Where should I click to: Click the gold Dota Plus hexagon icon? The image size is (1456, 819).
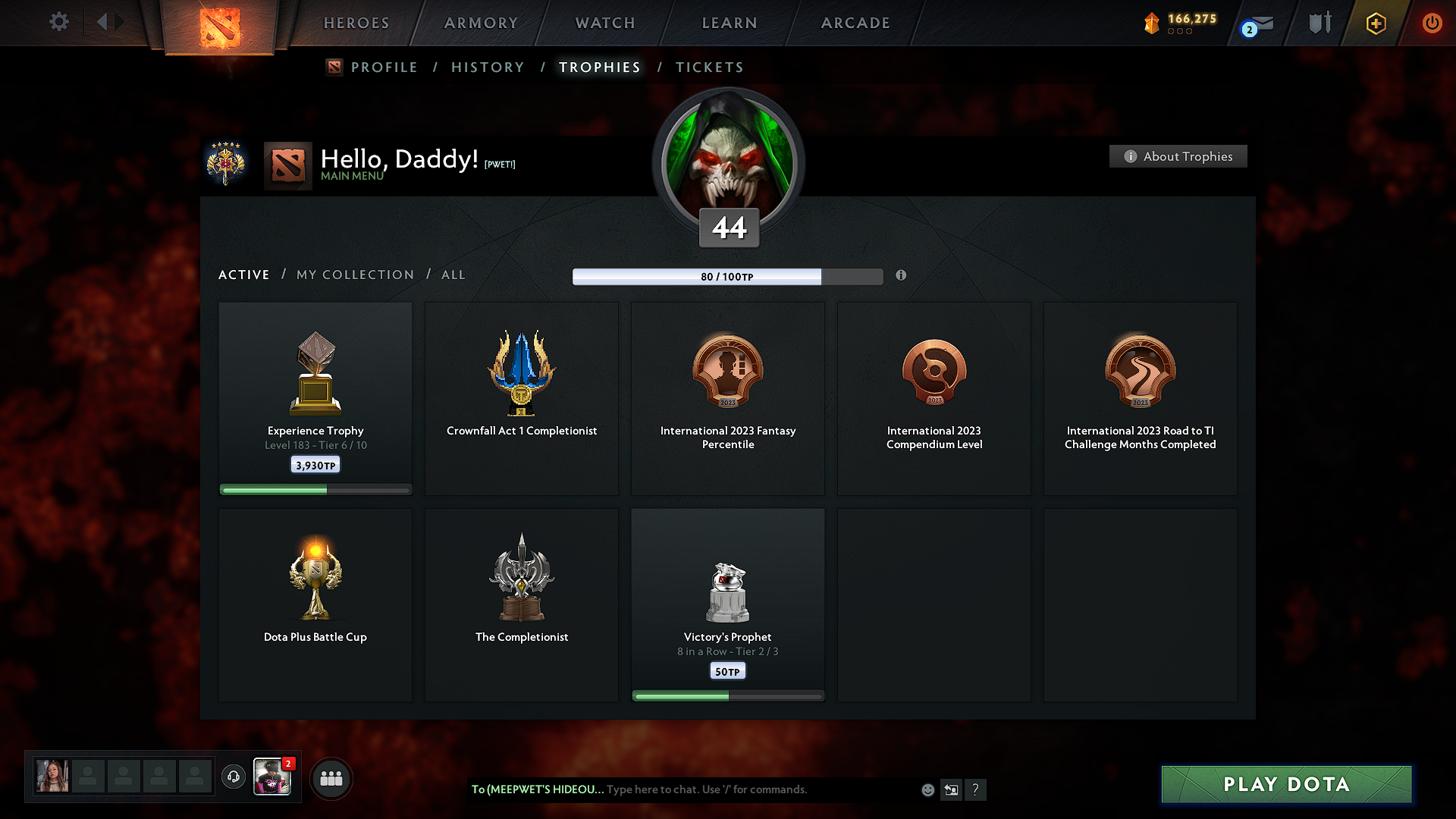[x=1375, y=23]
